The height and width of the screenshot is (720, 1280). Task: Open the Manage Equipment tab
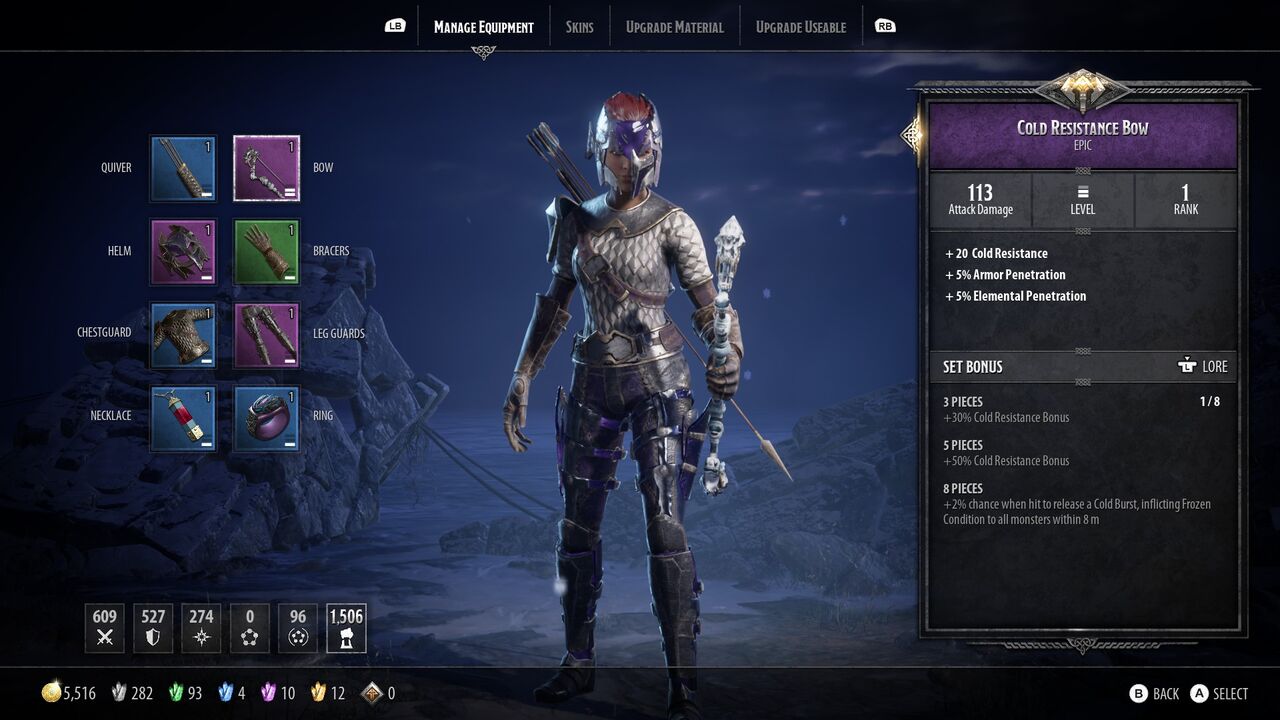pyautogui.click(x=483, y=27)
